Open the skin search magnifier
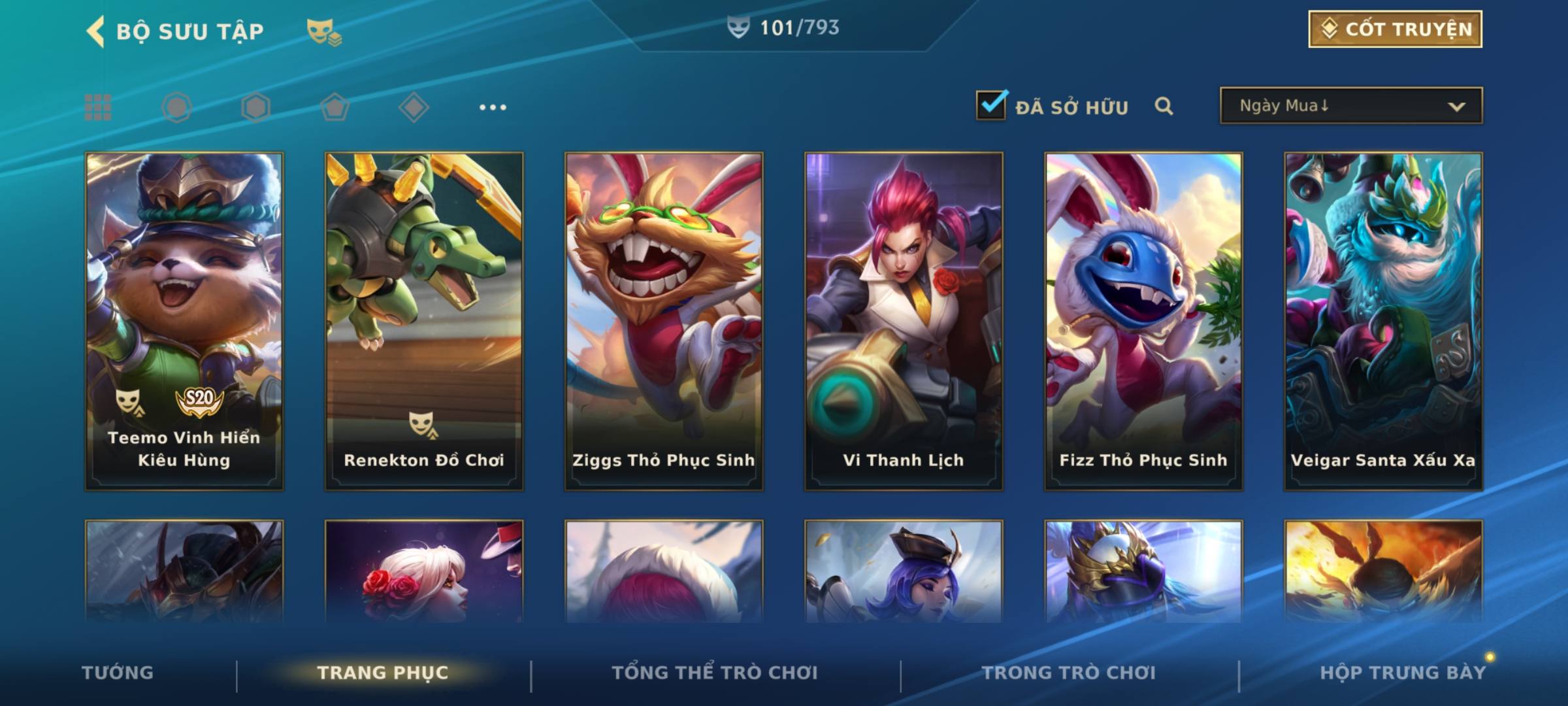This screenshot has width=1568, height=706. click(1164, 106)
